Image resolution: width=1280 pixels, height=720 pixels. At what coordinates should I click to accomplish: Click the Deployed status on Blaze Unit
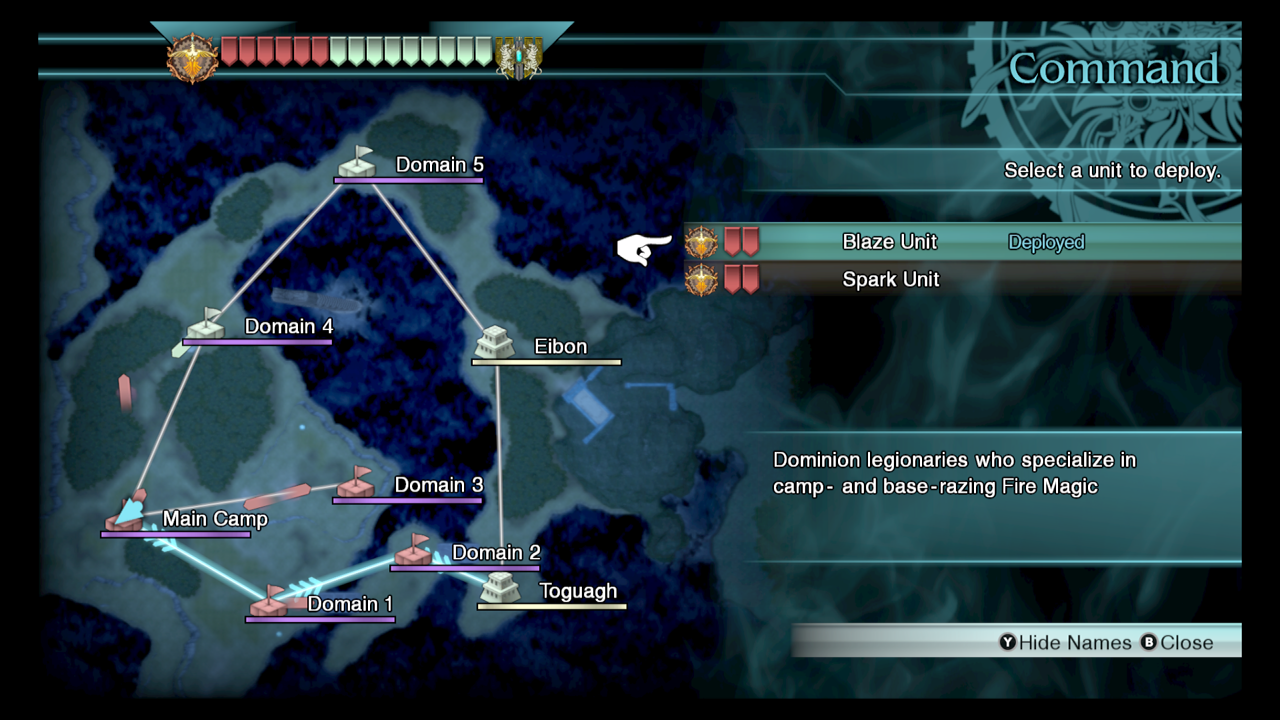click(1046, 241)
